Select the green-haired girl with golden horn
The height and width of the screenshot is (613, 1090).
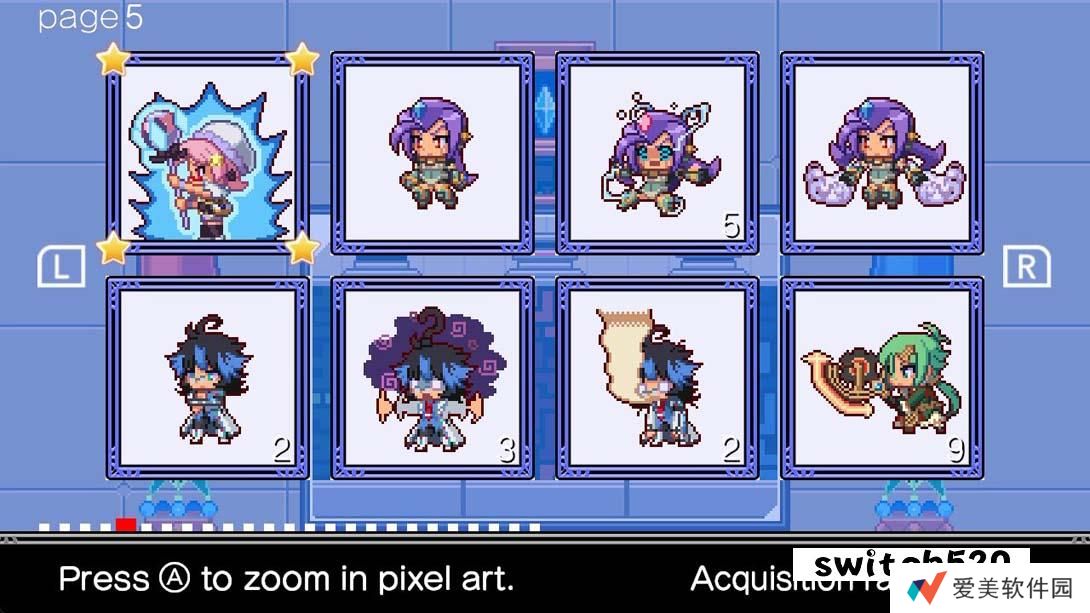coord(882,378)
